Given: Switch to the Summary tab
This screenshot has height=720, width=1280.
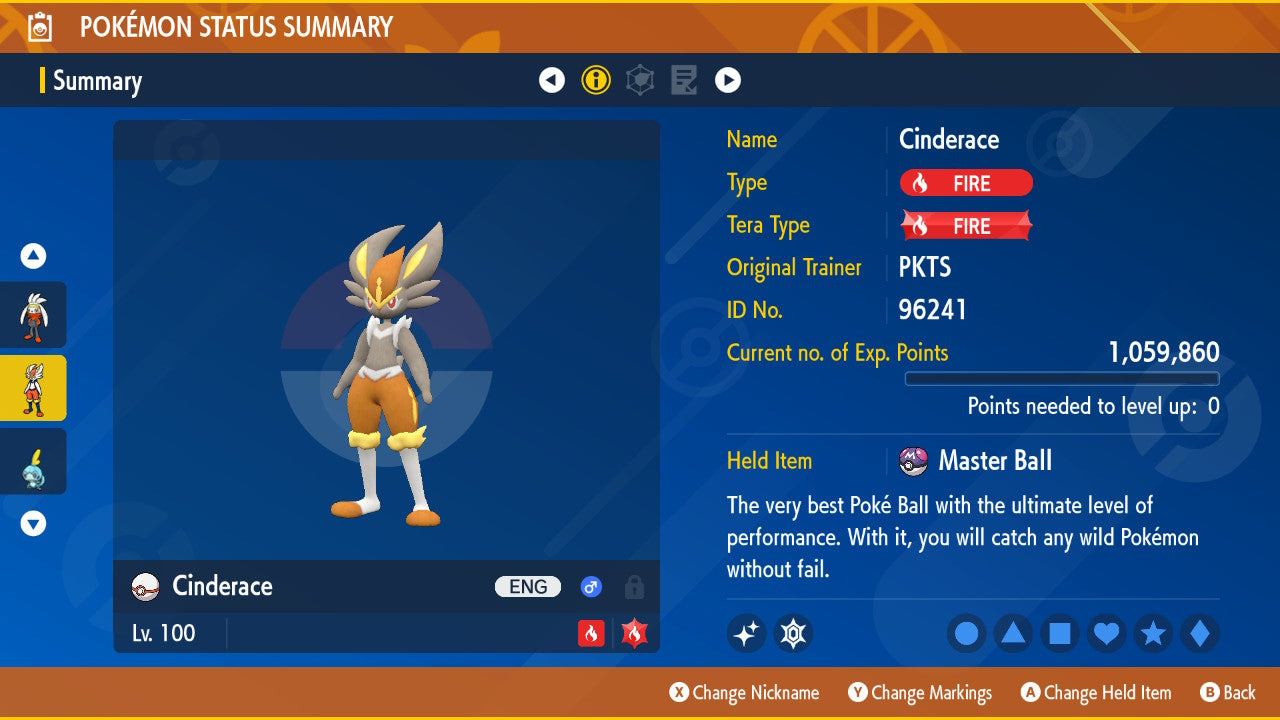Looking at the screenshot, I should click(97, 80).
